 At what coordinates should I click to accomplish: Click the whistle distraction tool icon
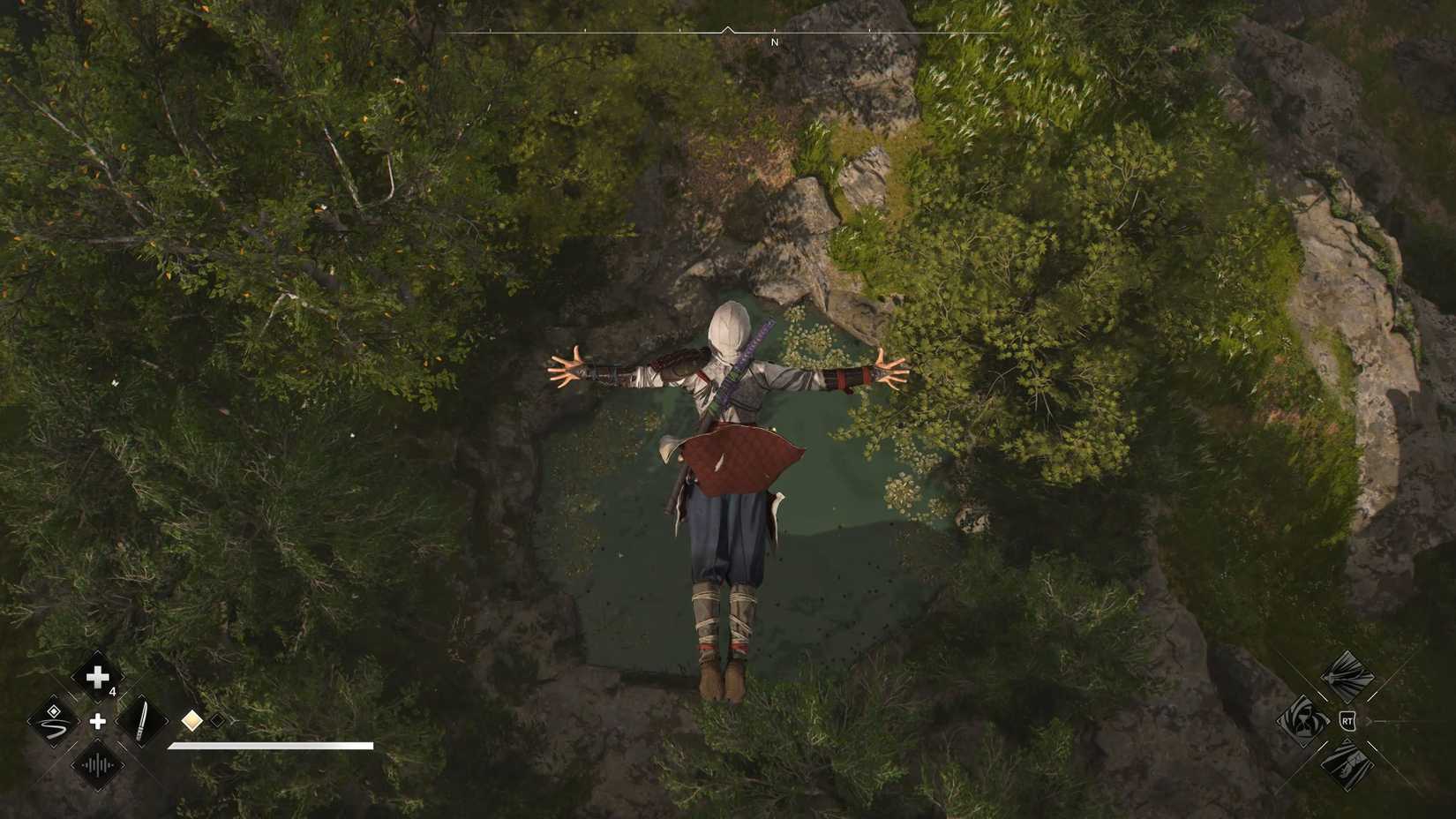pos(96,766)
